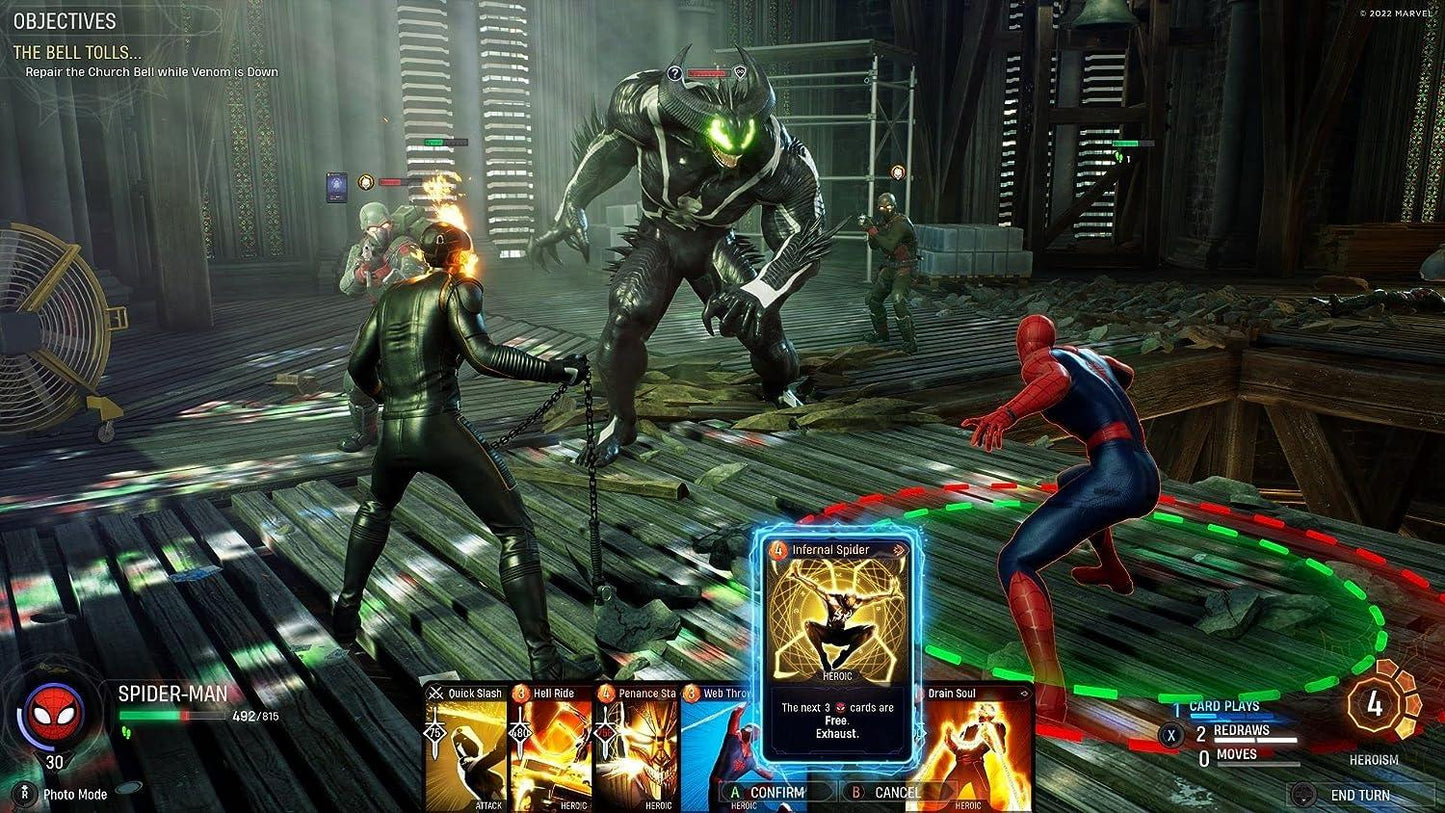Image resolution: width=1445 pixels, height=813 pixels.
Task: Open The Bell Tolls objective tracker
Action: click(x=78, y=52)
